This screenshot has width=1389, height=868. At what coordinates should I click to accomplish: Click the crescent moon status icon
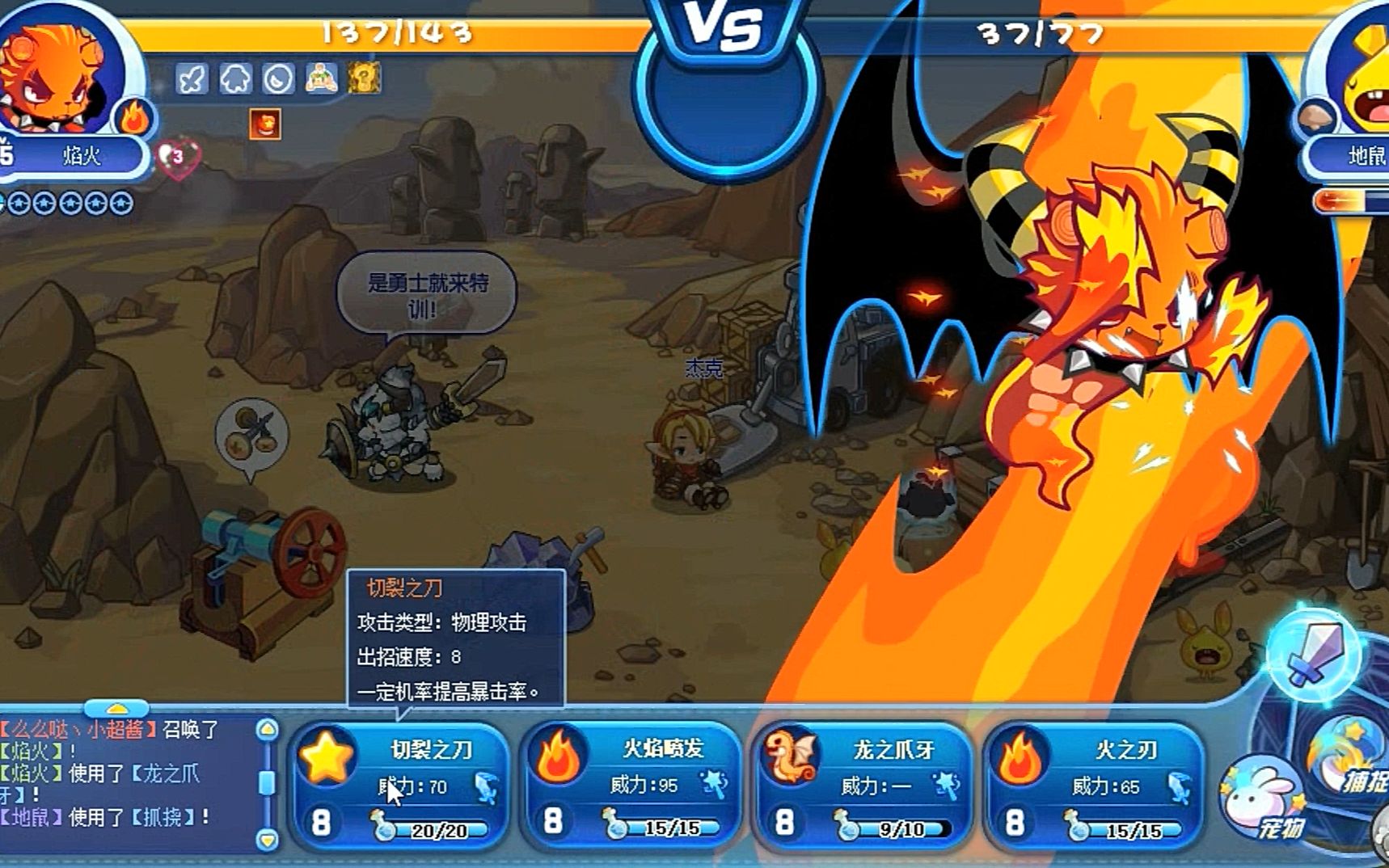(x=278, y=79)
